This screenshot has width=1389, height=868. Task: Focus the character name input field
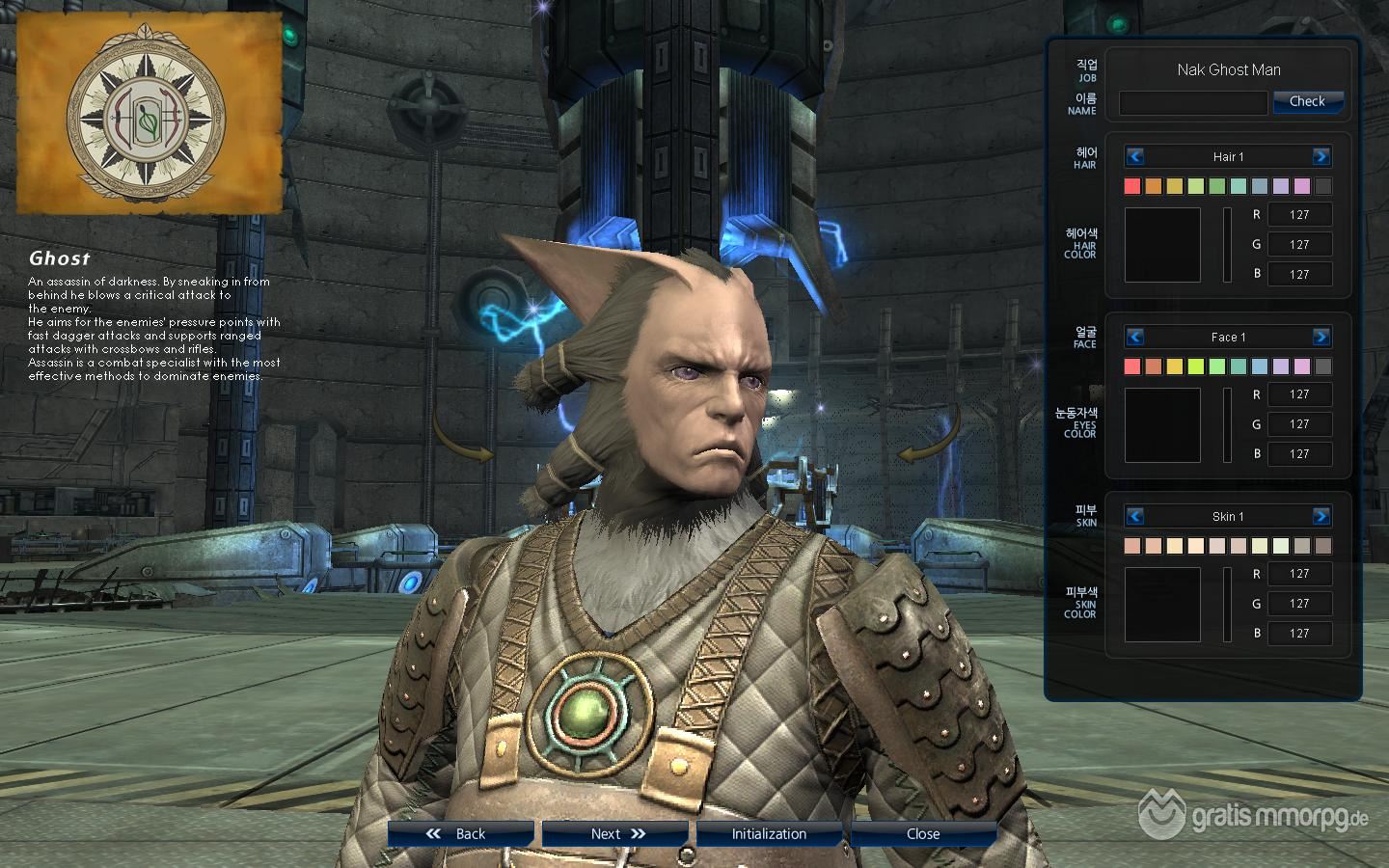[x=1192, y=102]
